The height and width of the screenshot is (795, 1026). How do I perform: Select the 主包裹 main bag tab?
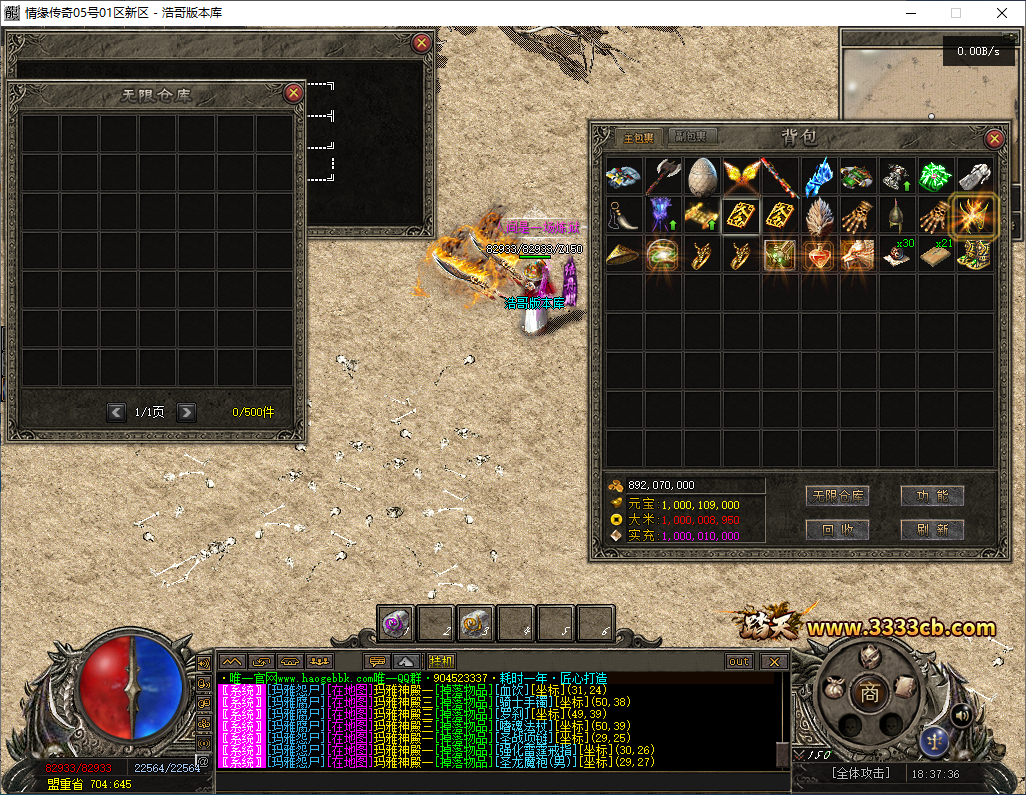point(638,137)
